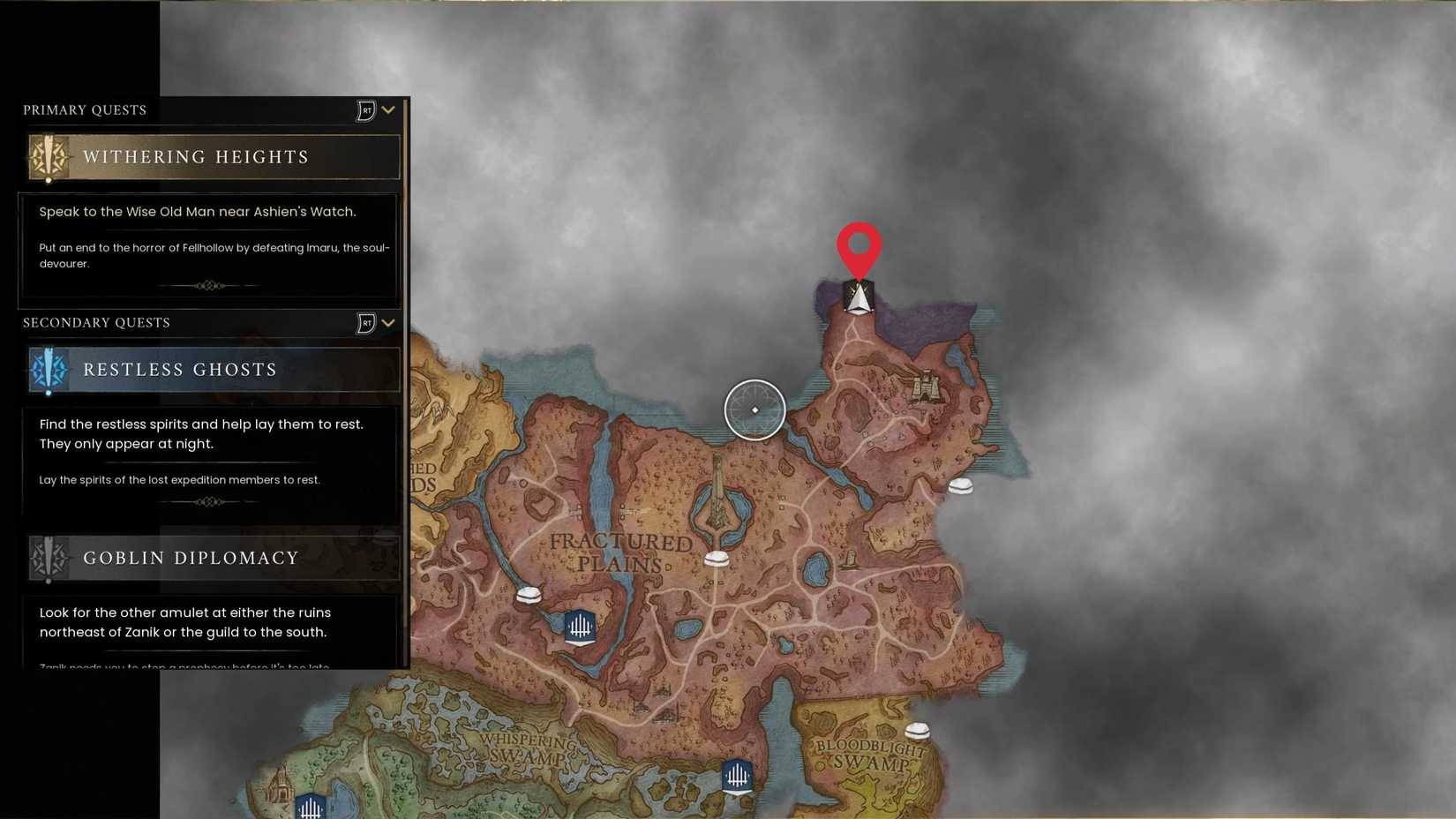Select the tent icon near Bloodblight Swamp
The width and height of the screenshot is (1456, 819).
point(918,730)
